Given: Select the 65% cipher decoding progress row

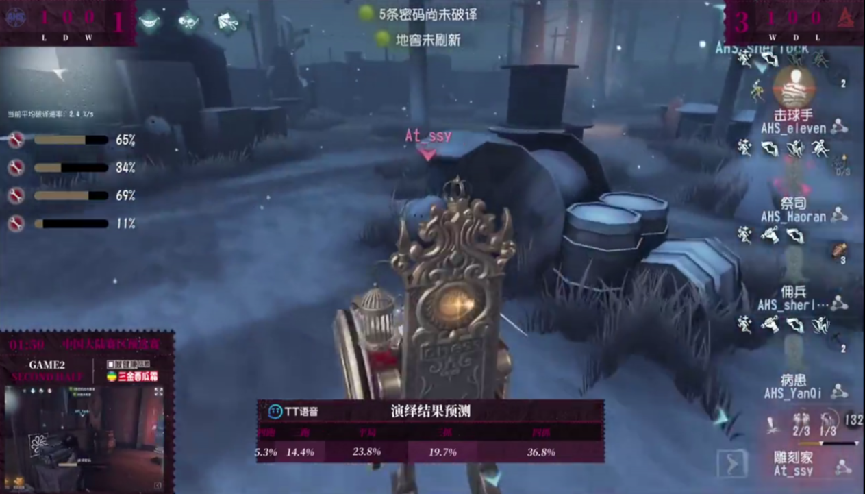Looking at the screenshot, I should click(70, 141).
